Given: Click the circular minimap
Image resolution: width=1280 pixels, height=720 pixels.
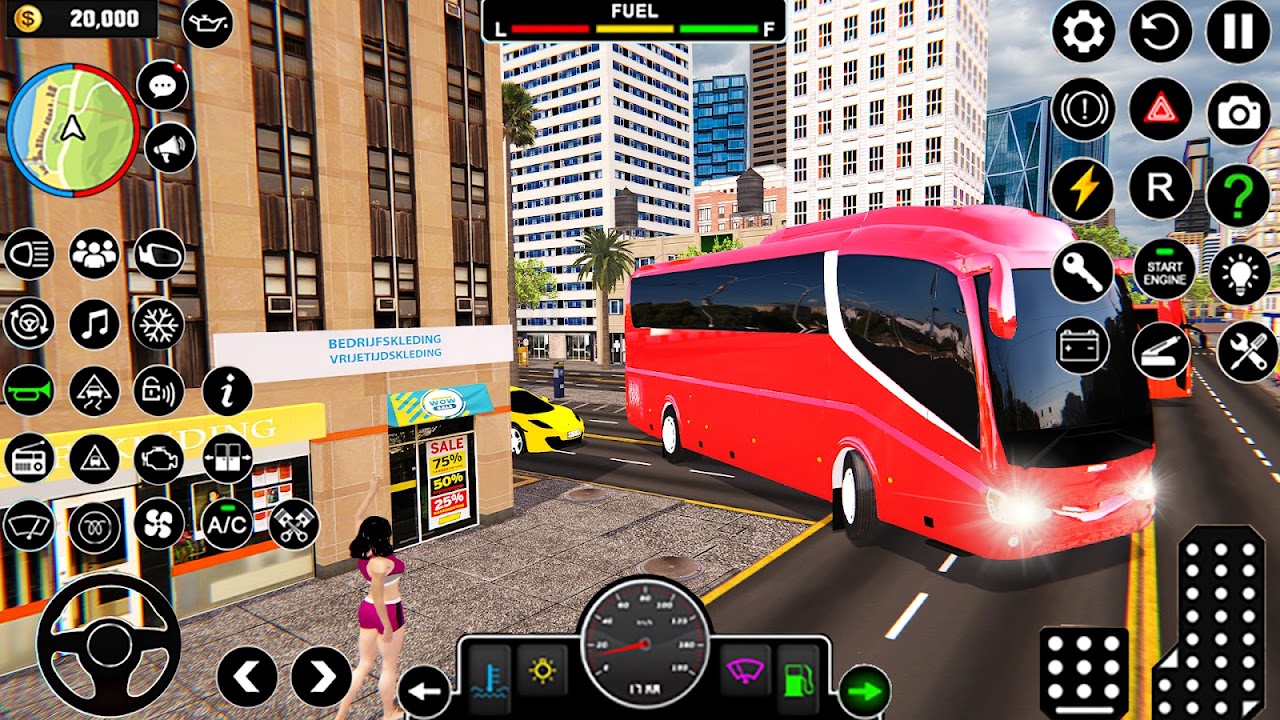Looking at the screenshot, I should (x=72, y=130).
